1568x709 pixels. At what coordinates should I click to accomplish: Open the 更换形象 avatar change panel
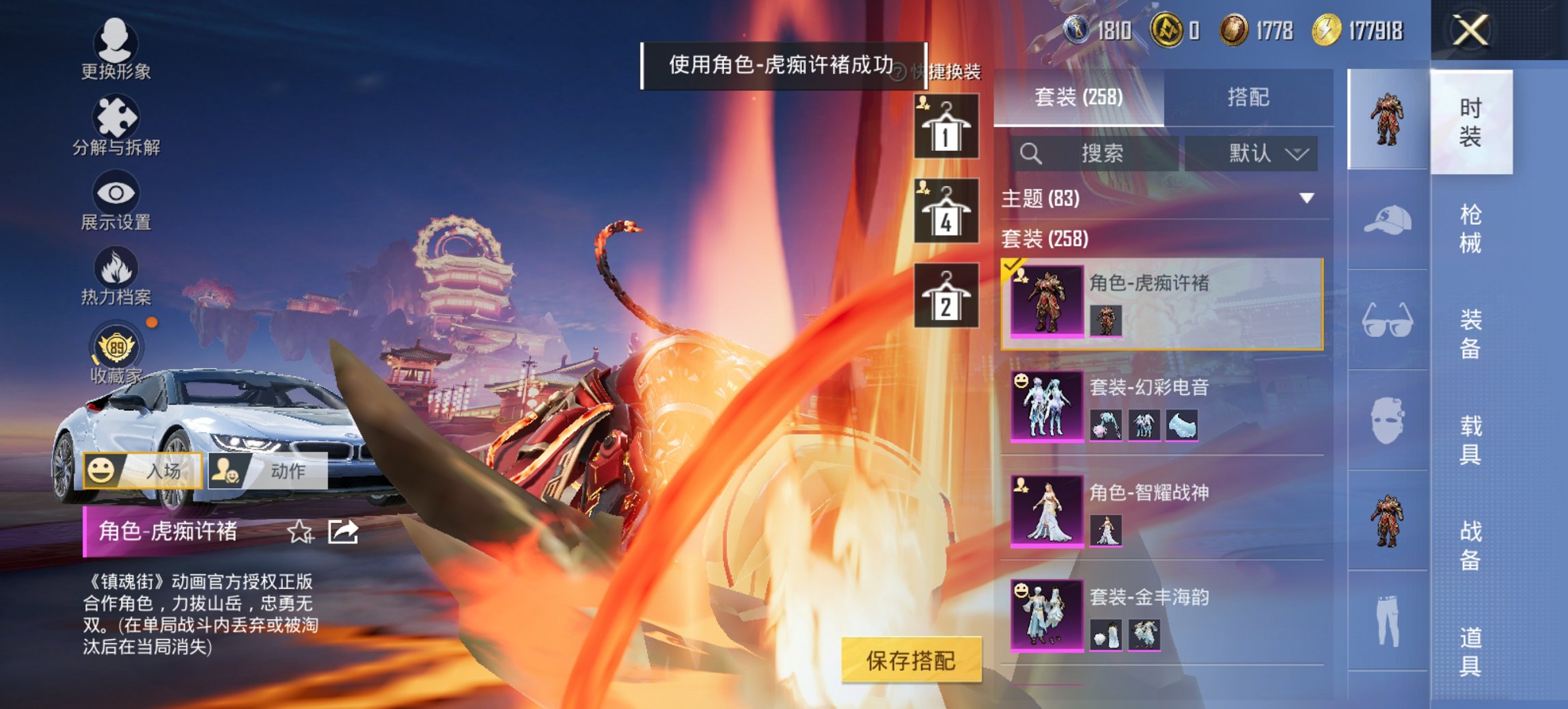coord(116,48)
